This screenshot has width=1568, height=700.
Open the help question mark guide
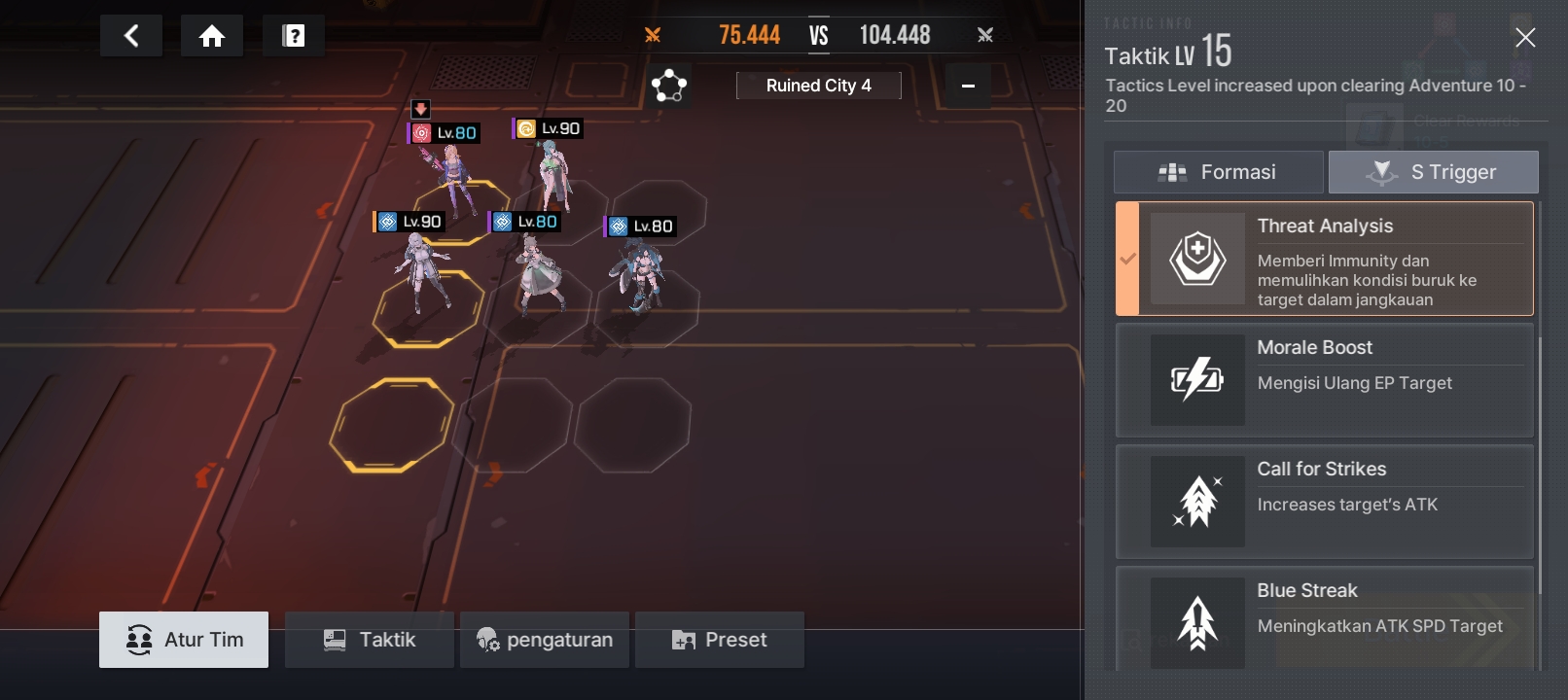click(x=293, y=36)
